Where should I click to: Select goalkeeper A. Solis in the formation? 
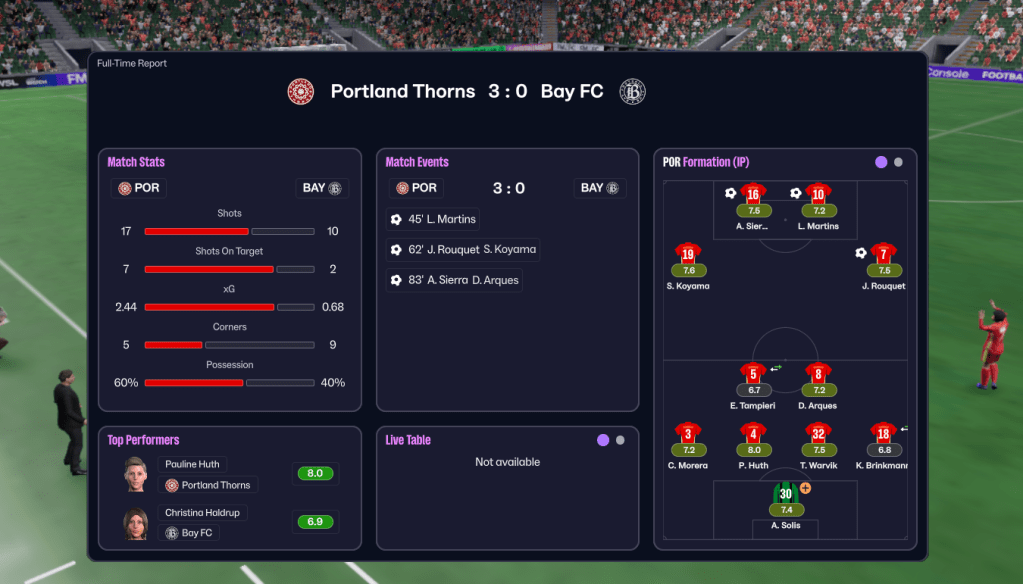pos(786,494)
